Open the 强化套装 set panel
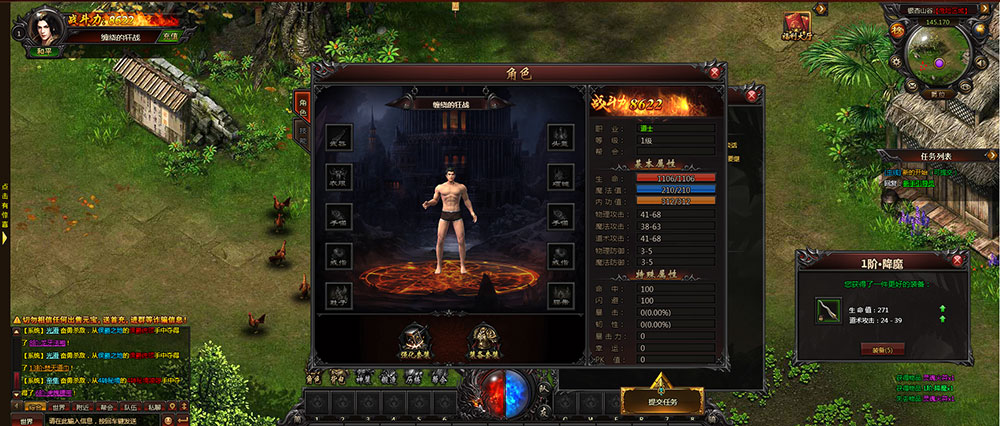This screenshot has height=426, width=1000. pyautogui.click(x=416, y=341)
